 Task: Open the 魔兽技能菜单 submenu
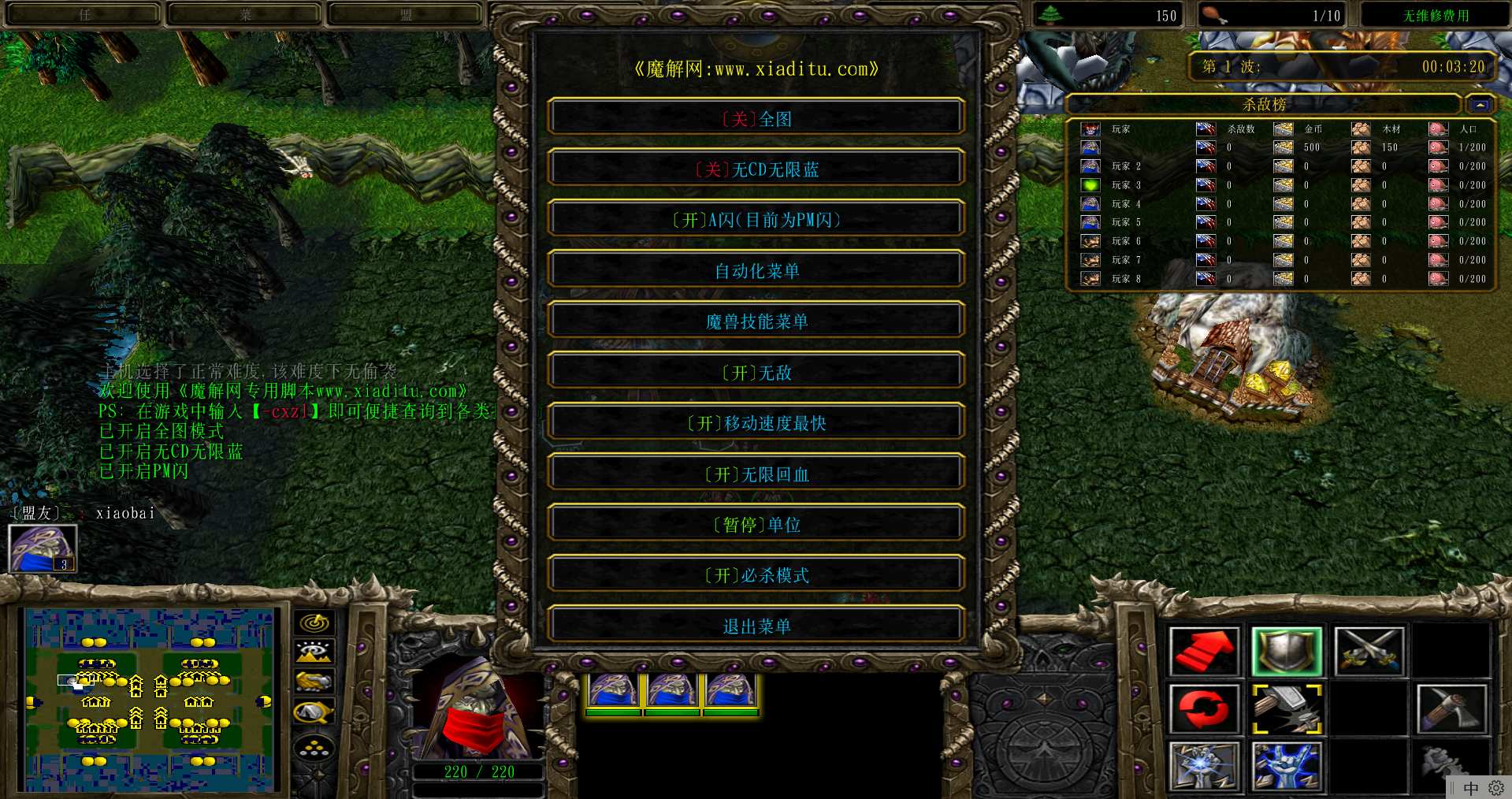(x=756, y=321)
